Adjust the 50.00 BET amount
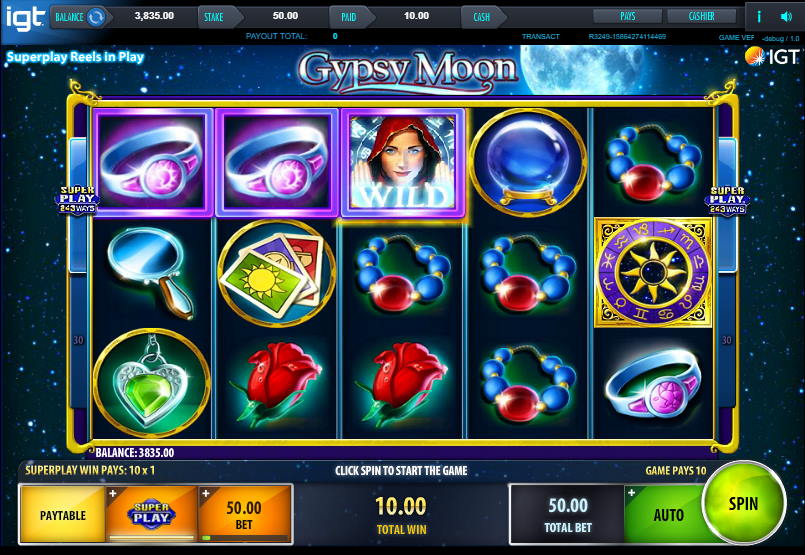 tap(243, 515)
